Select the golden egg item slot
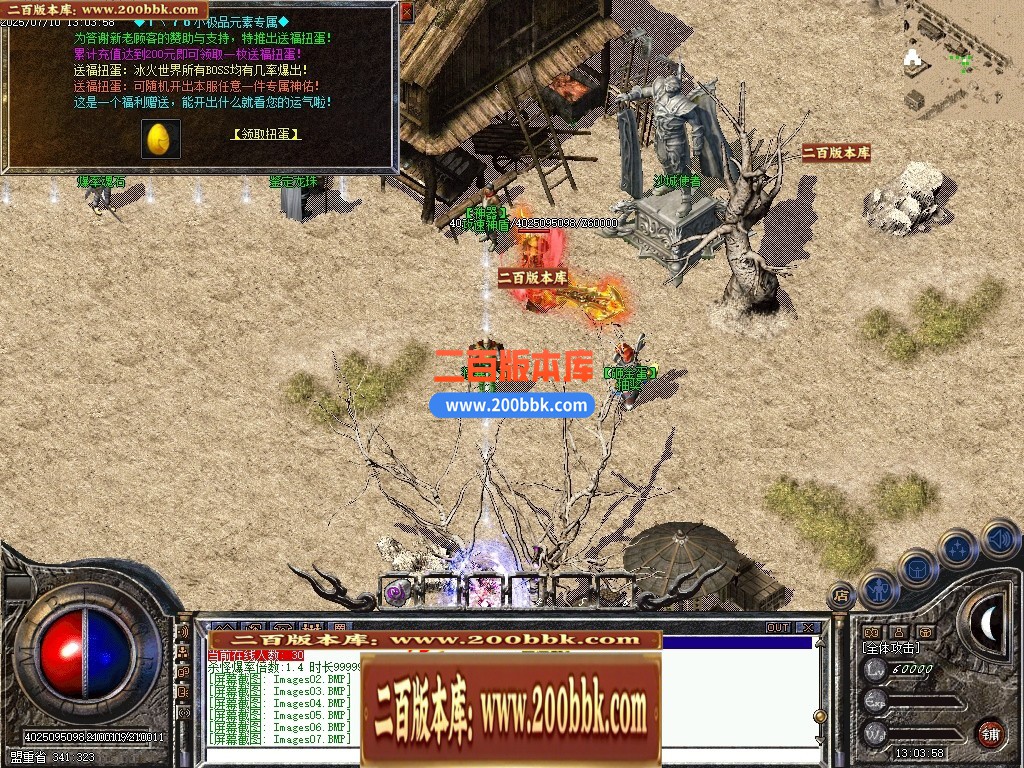The width and height of the screenshot is (1024, 768). (x=159, y=139)
